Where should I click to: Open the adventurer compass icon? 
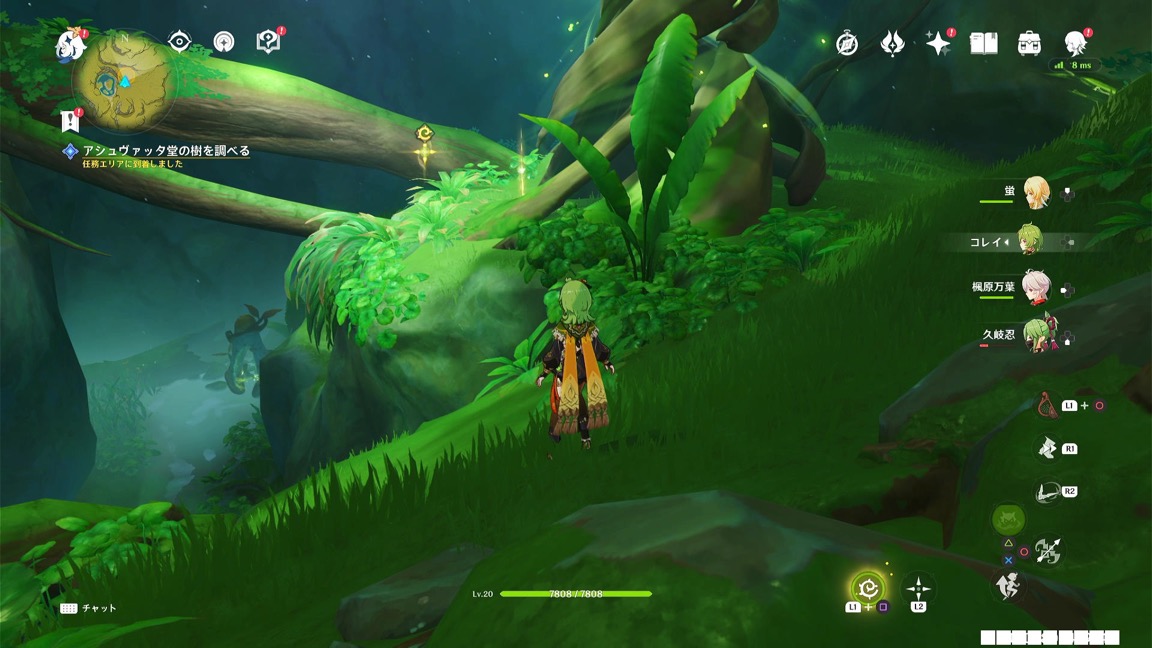tap(847, 44)
